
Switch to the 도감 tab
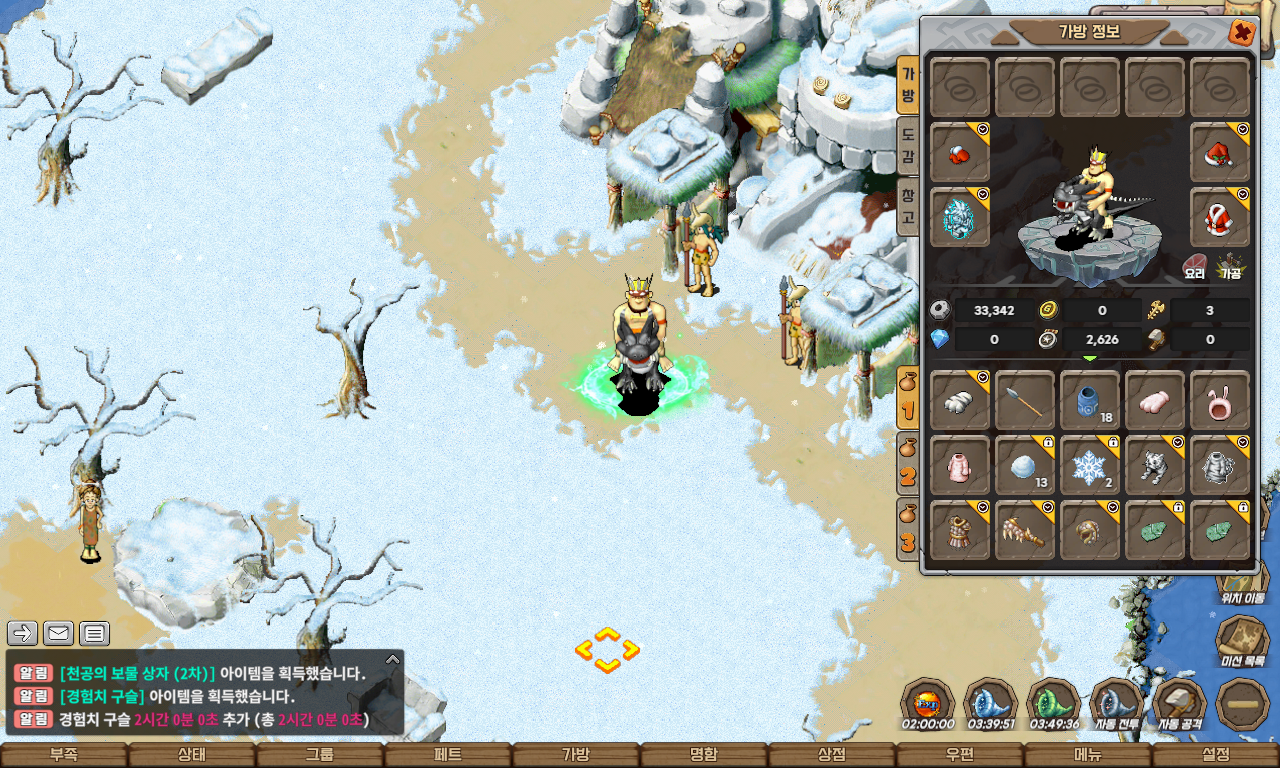(908, 145)
